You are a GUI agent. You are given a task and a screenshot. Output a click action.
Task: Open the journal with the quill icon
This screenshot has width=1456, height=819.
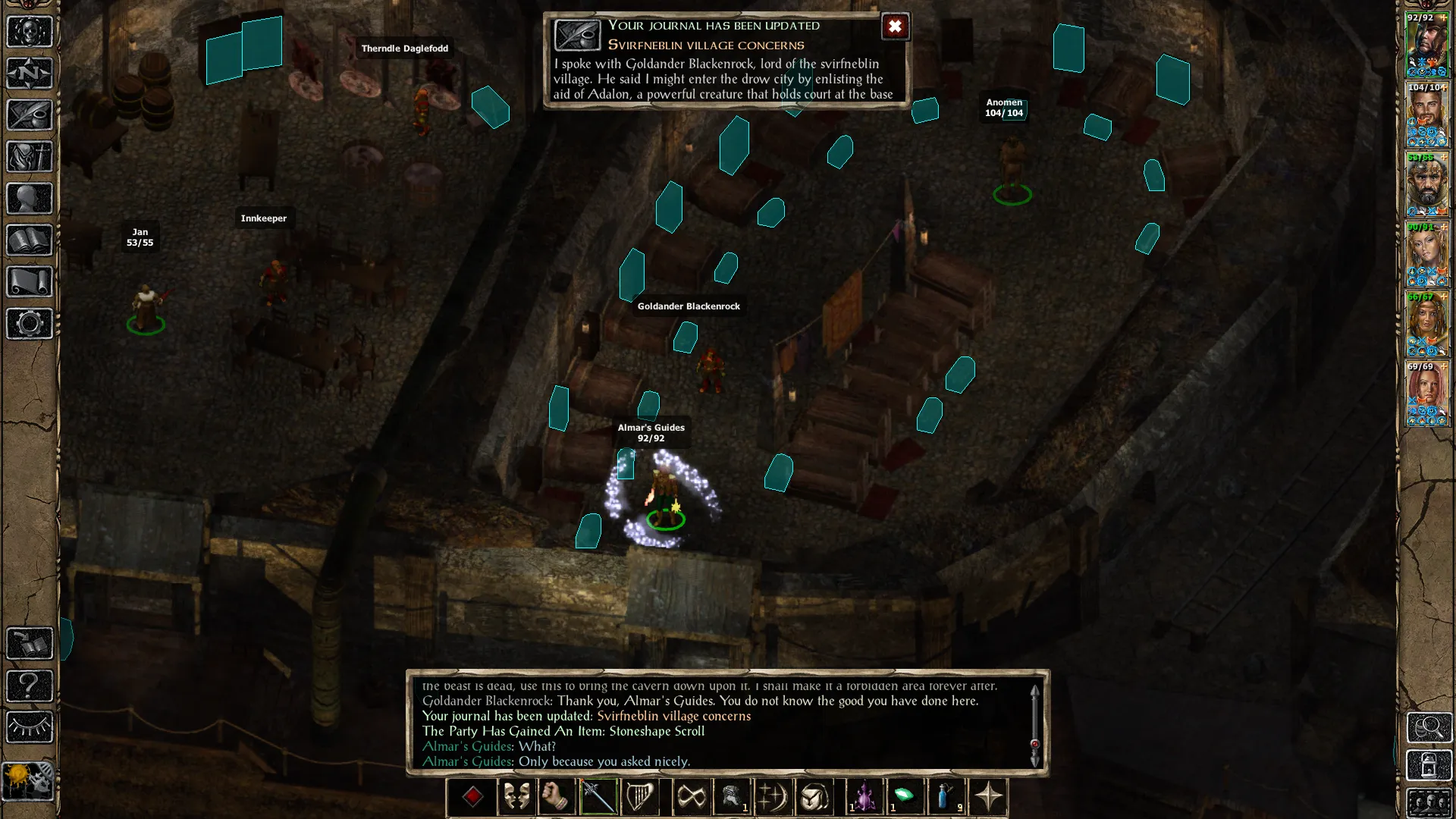tap(30, 115)
